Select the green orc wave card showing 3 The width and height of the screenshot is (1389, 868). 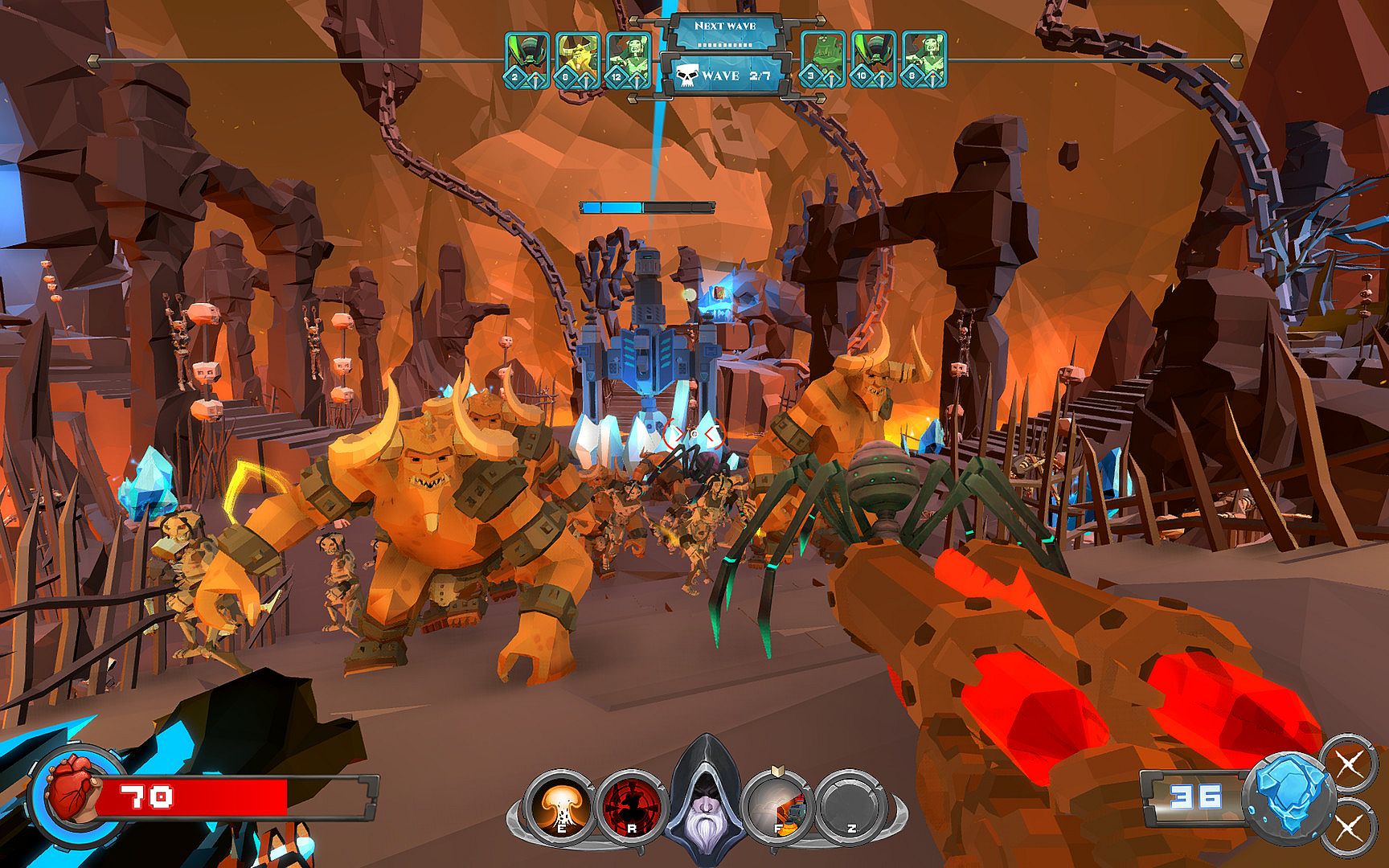[x=823, y=59]
